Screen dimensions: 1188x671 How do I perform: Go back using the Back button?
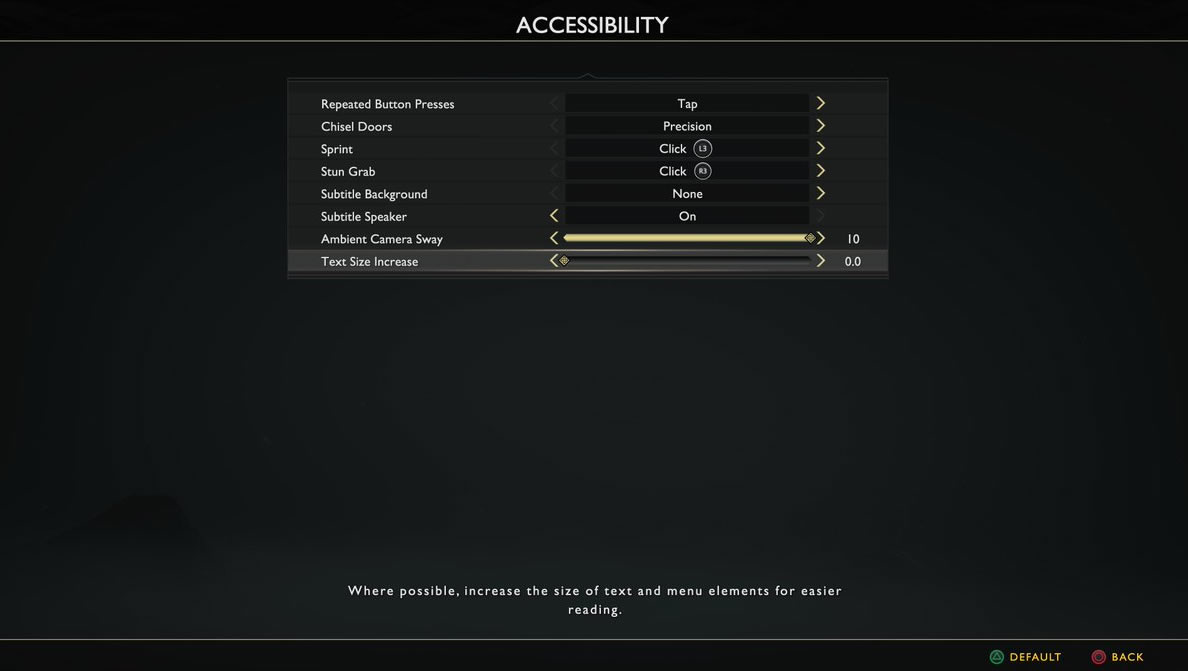pos(1118,657)
